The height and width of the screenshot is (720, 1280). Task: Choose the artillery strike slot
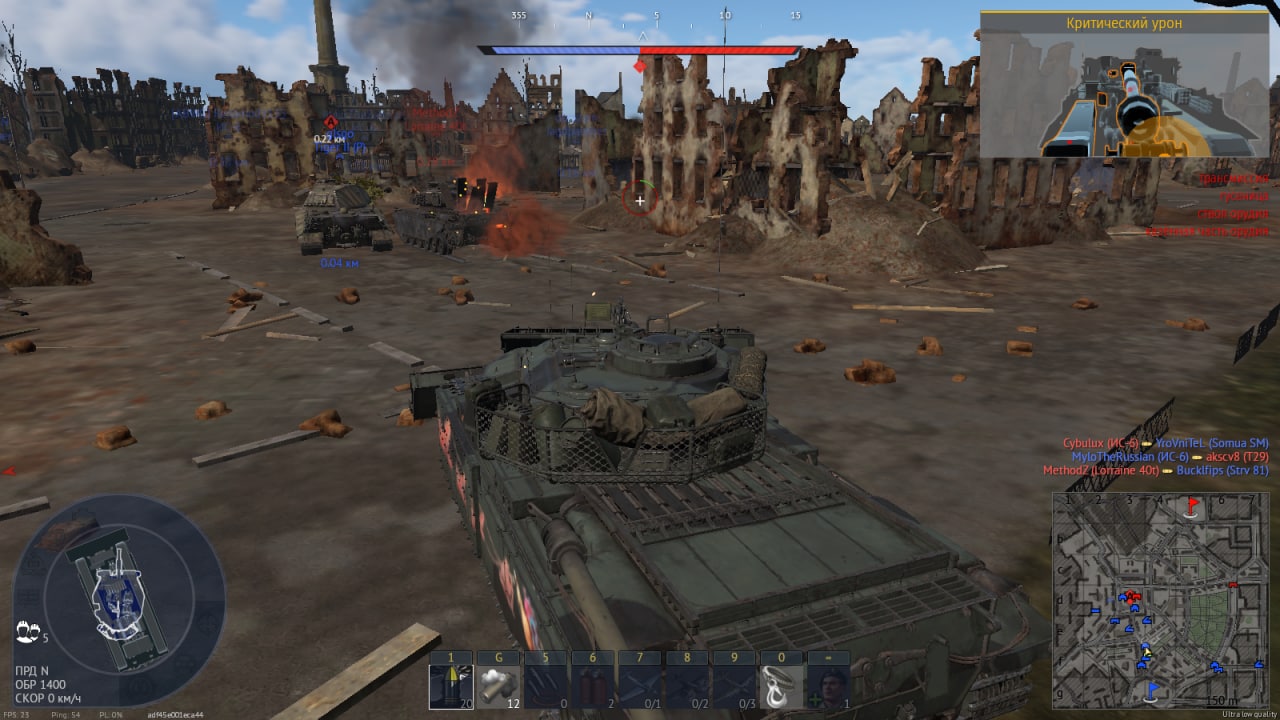[x=544, y=687]
